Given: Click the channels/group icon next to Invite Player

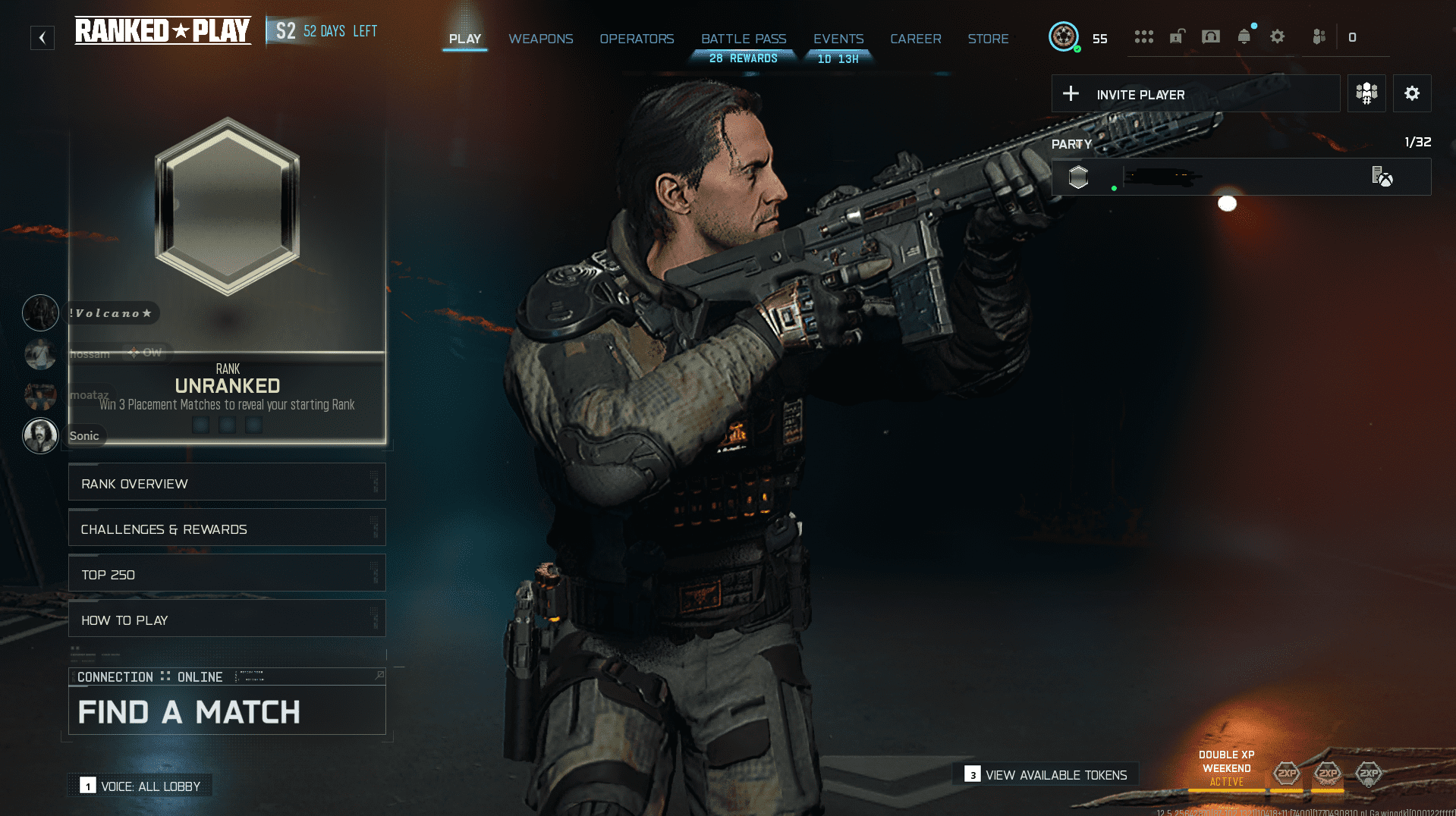Looking at the screenshot, I should tap(1366, 93).
